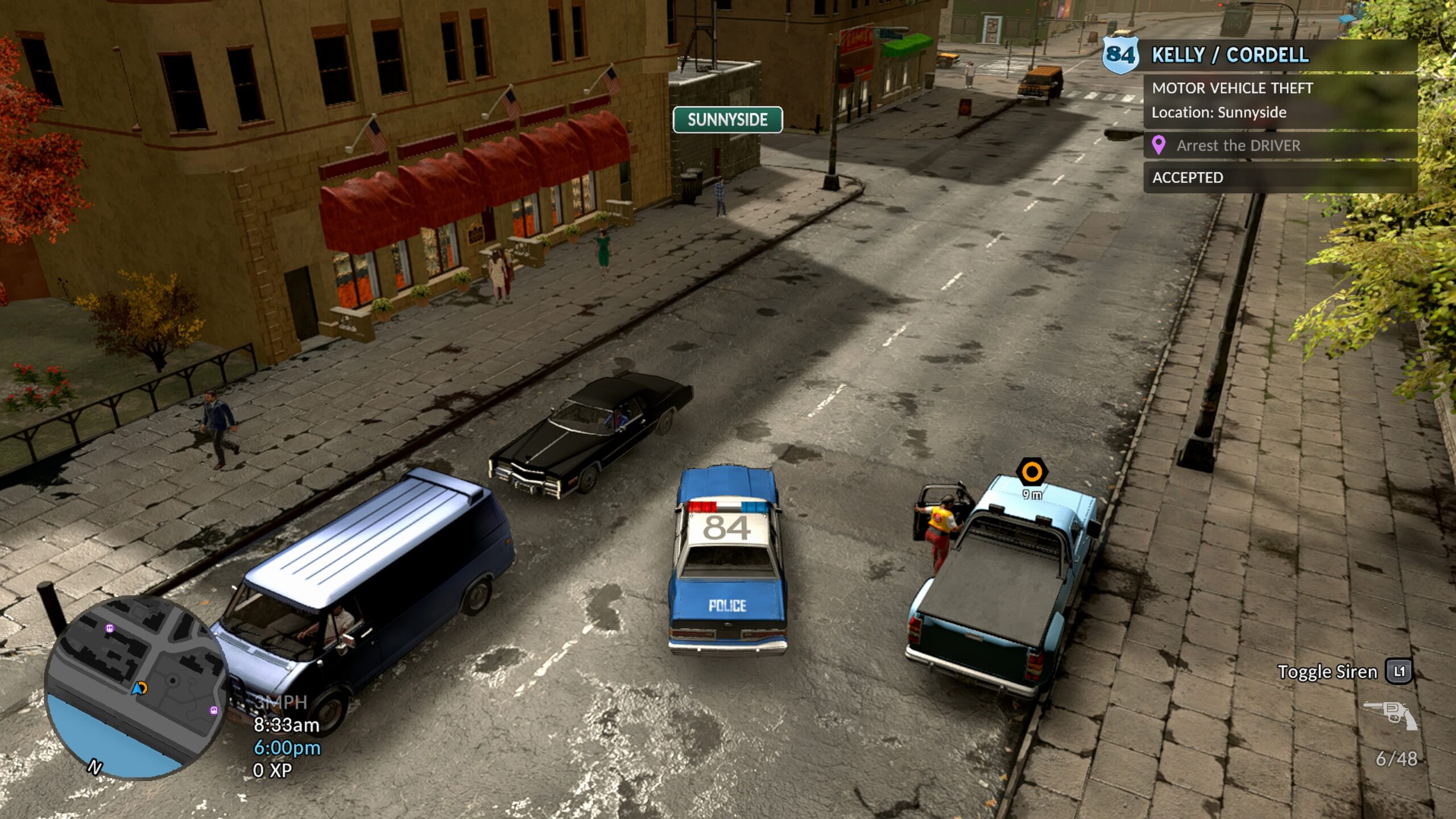Click the pink pin icon beside the objective
Viewport: 1456px width, 819px height.
[x=1159, y=145]
